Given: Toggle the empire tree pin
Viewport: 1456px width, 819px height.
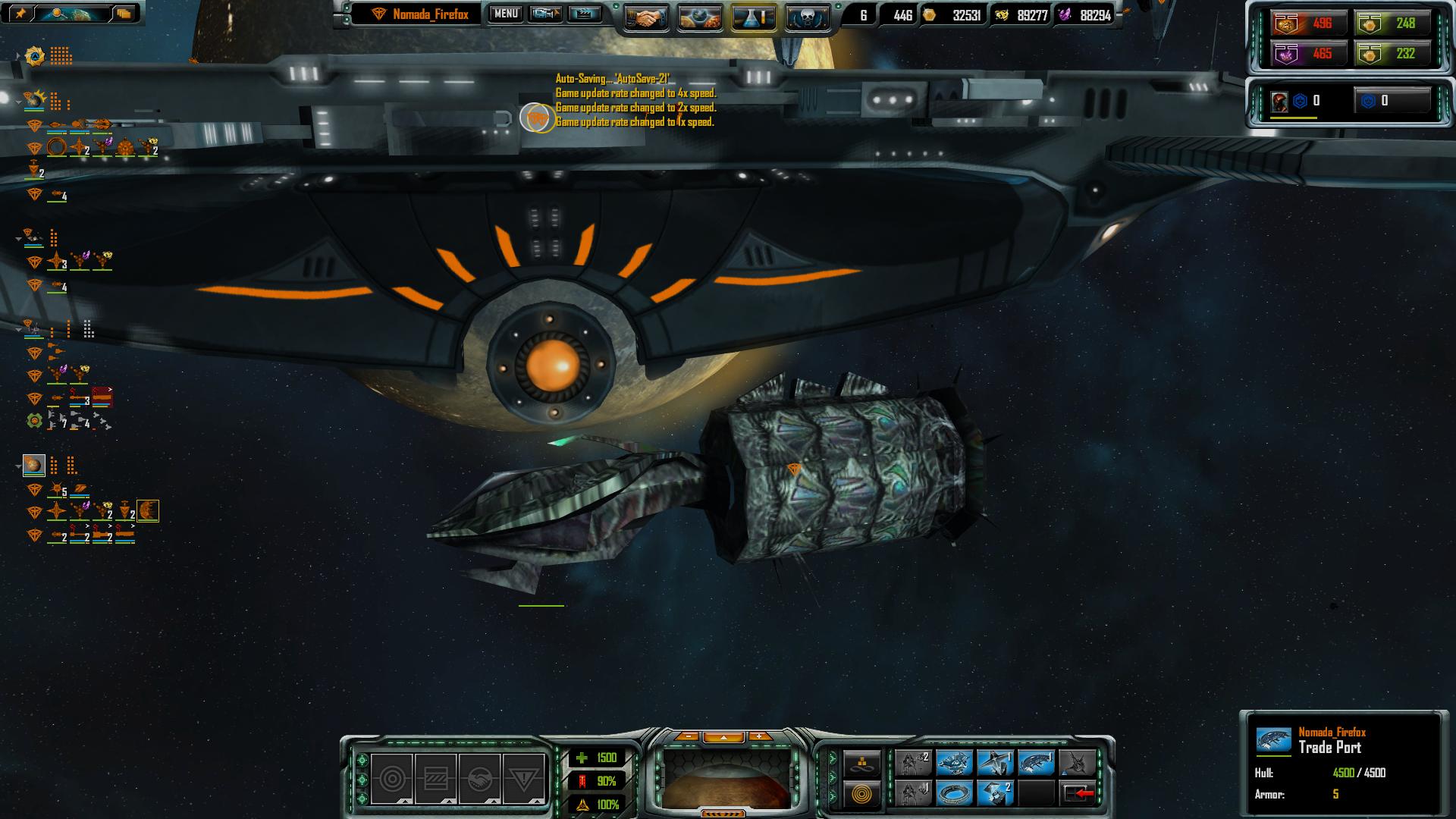Looking at the screenshot, I should 20,13.
